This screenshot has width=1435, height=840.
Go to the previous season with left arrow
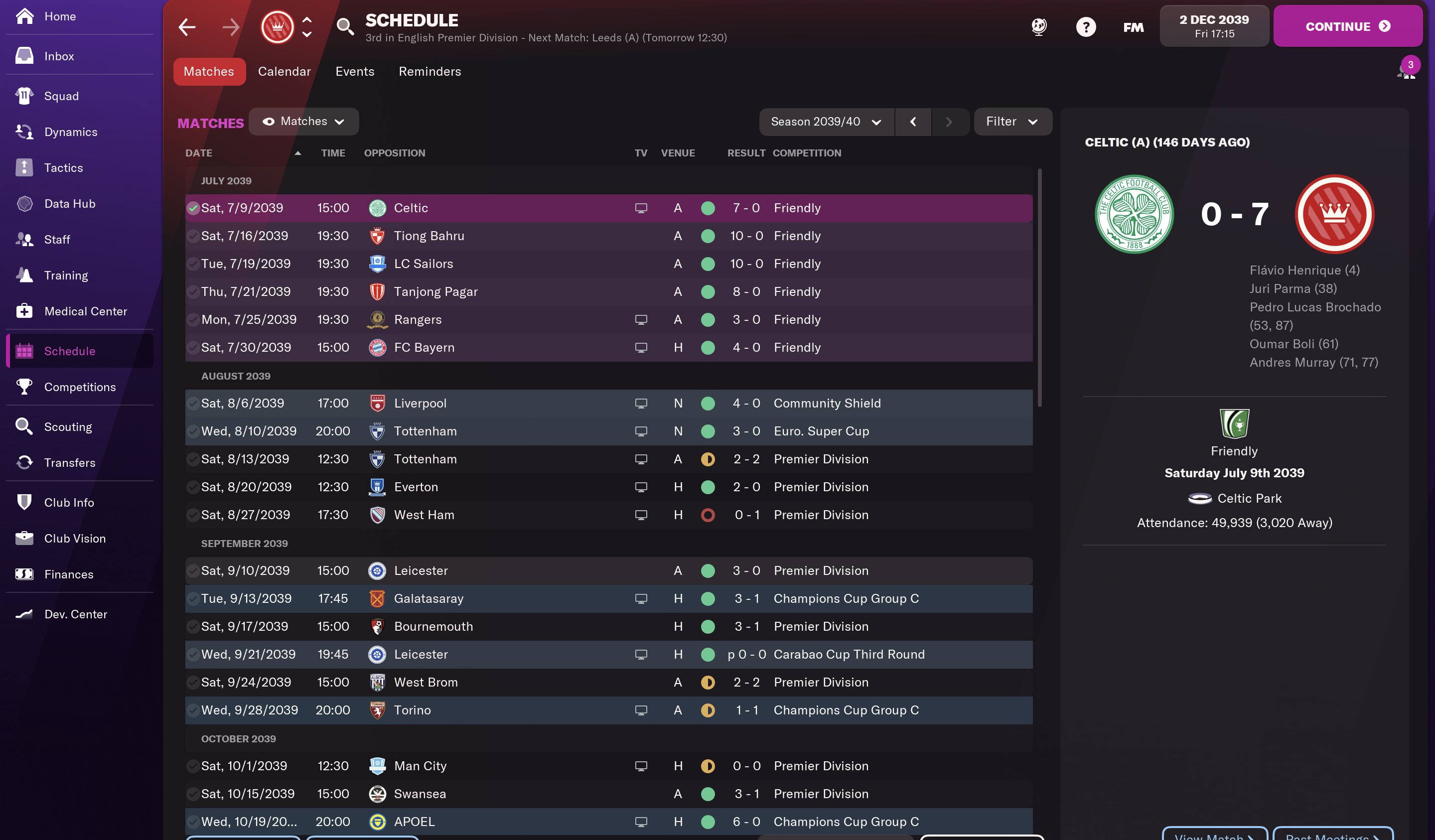pyautogui.click(x=913, y=121)
